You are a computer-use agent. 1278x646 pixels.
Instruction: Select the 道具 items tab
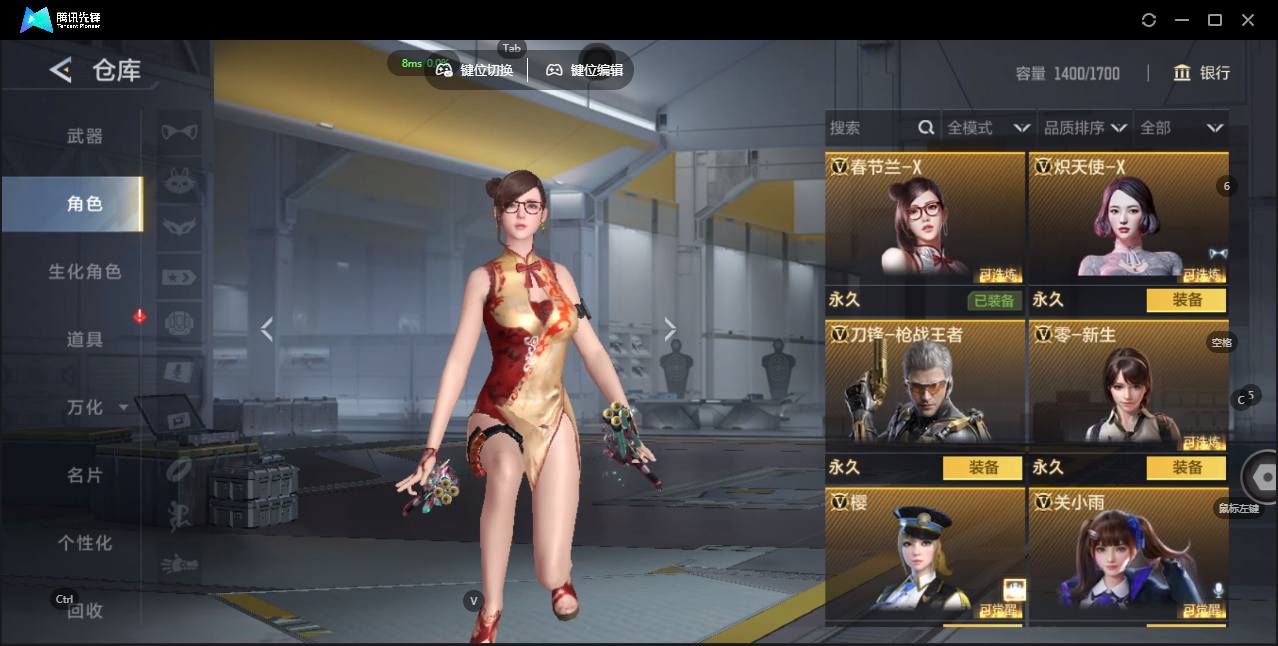click(x=85, y=340)
